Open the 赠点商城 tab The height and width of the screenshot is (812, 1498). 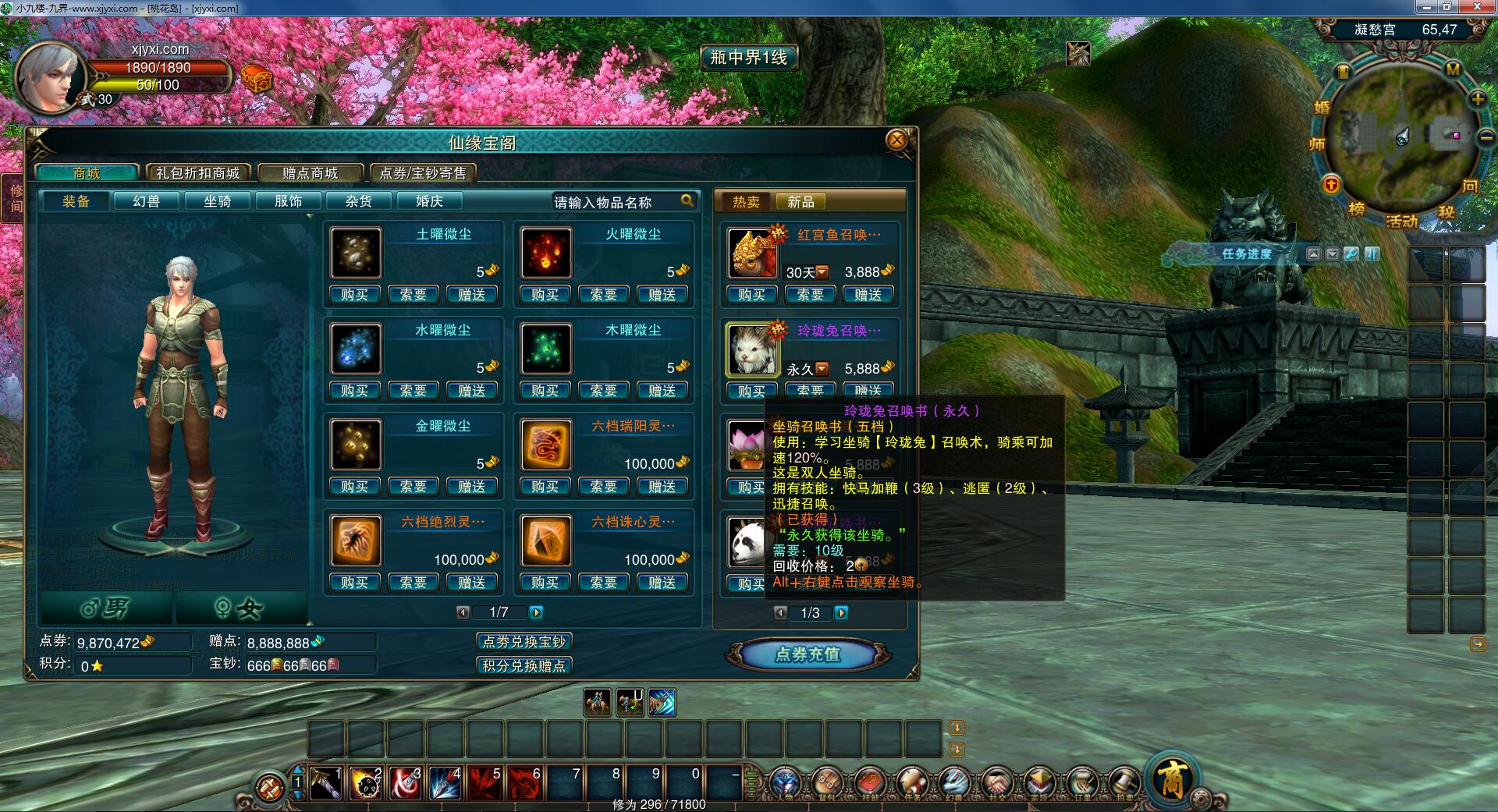coord(311,173)
